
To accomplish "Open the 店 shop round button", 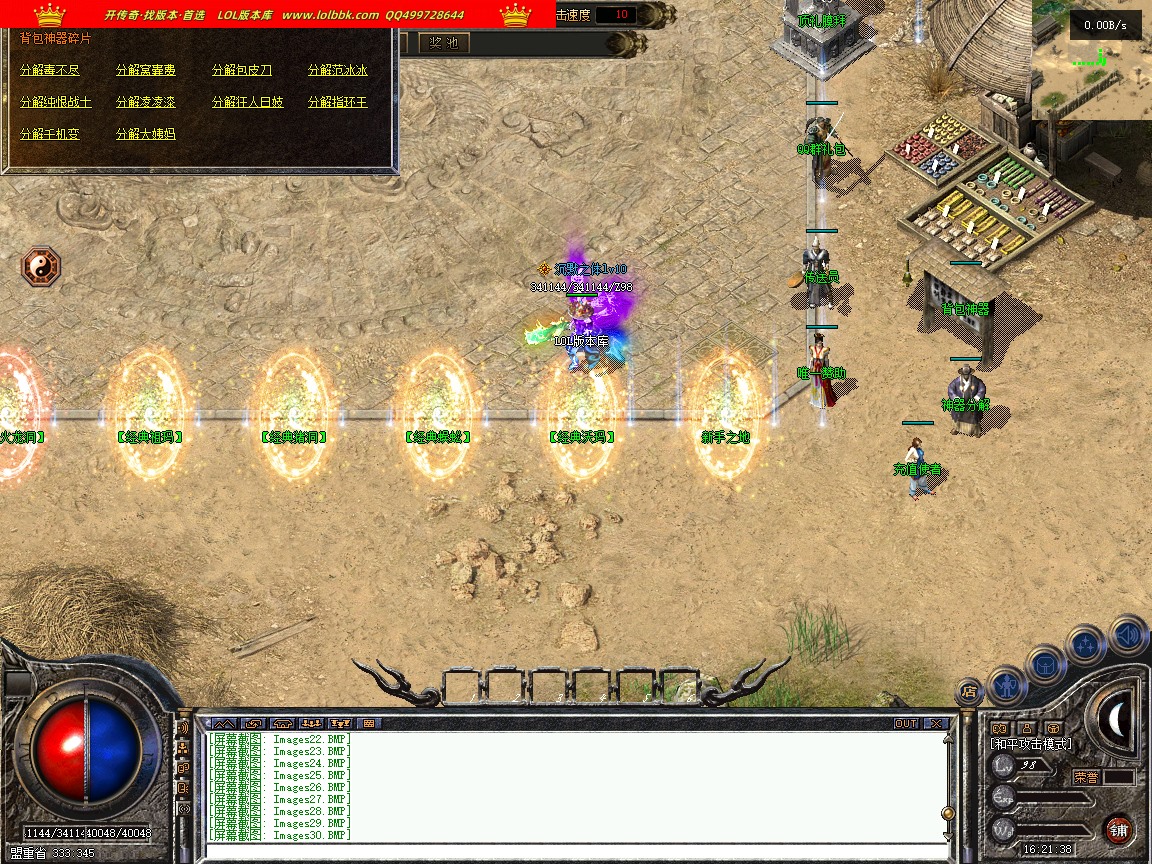I will coord(968,690).
